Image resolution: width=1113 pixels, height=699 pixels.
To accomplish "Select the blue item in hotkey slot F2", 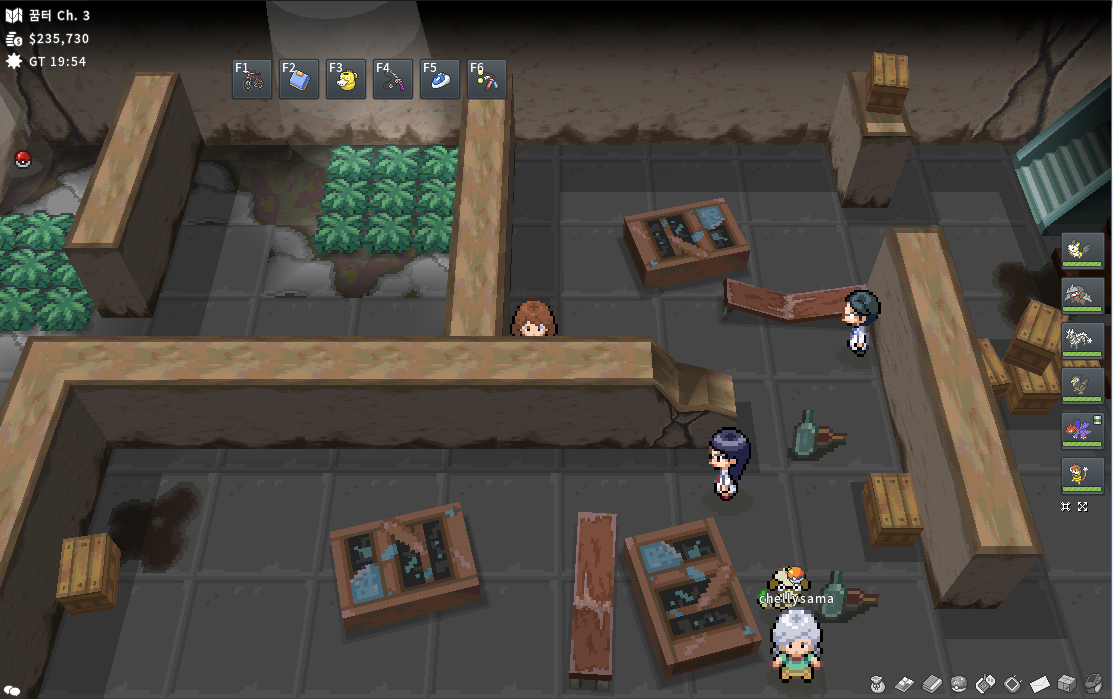I will [x=300, y=79].
